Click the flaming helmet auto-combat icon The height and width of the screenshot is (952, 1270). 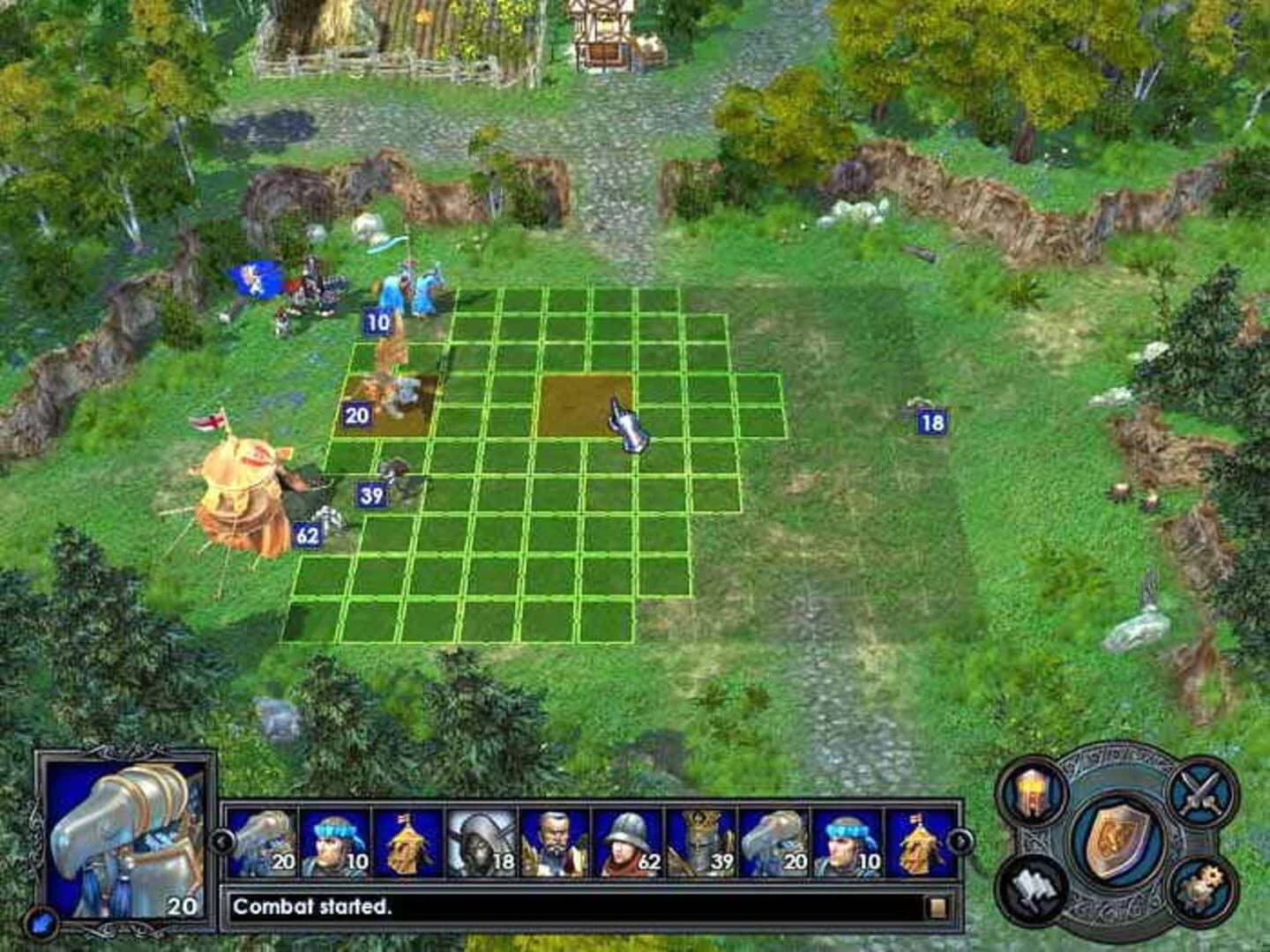point(1033,793)
